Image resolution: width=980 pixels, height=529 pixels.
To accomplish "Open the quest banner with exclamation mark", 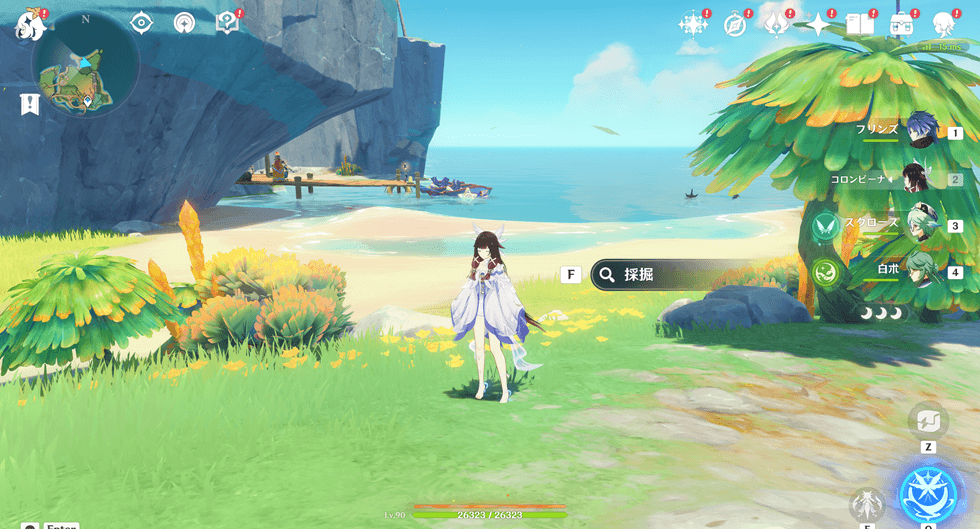I will [29, 103].
